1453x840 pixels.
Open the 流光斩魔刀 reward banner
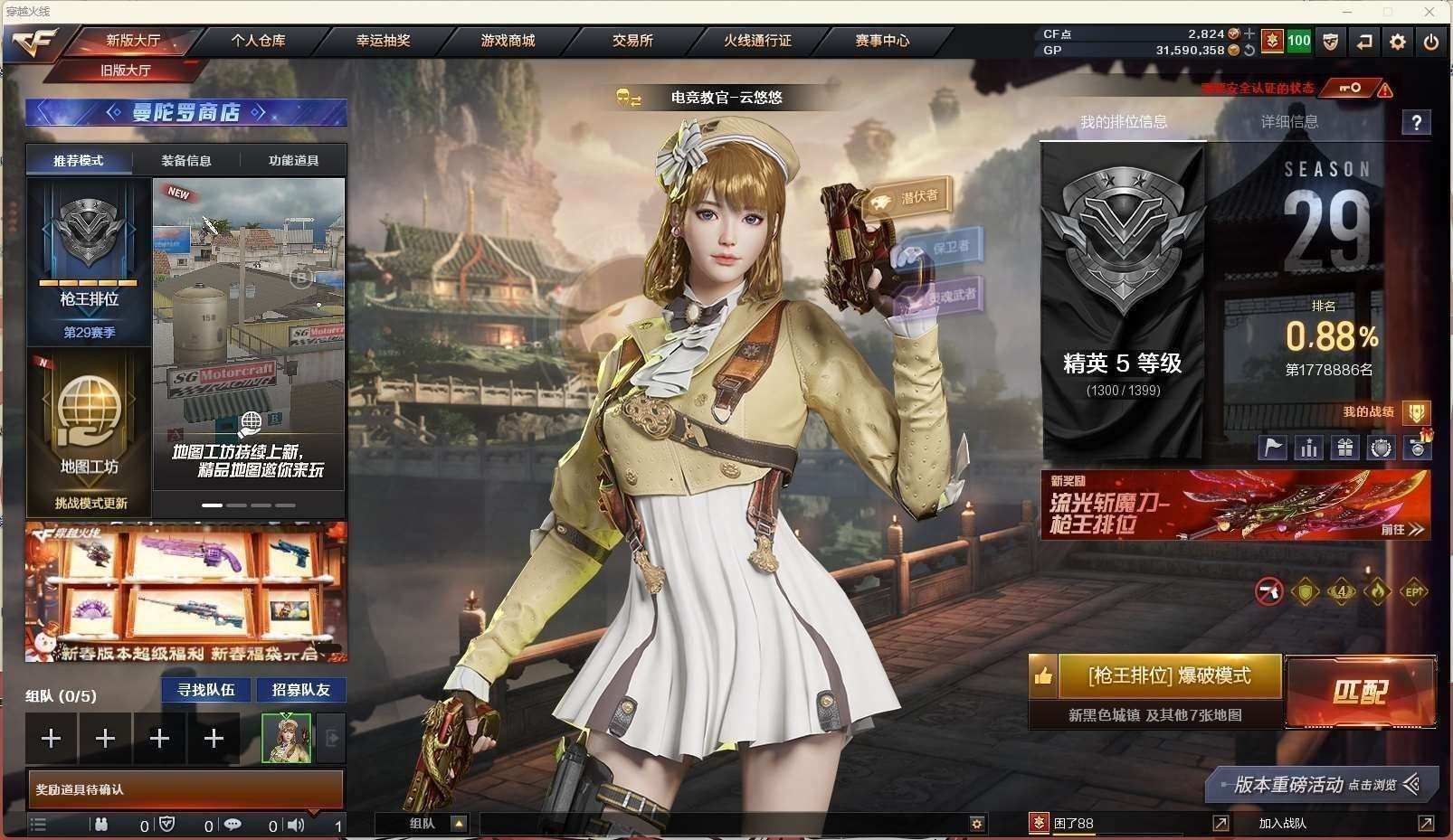1235,505
